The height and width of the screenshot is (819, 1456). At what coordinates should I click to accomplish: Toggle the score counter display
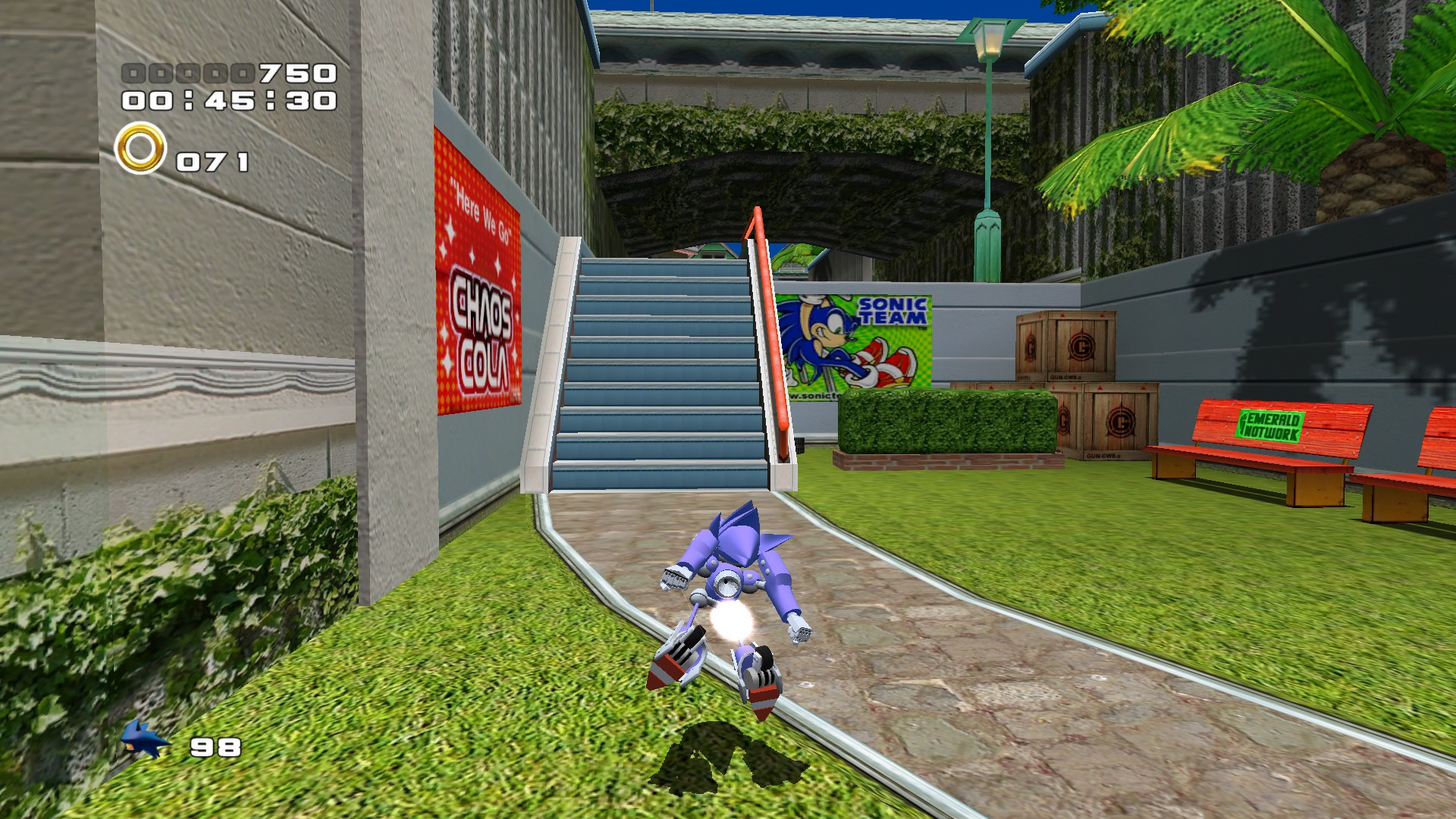pyautogui.click(x=227, y=73)
